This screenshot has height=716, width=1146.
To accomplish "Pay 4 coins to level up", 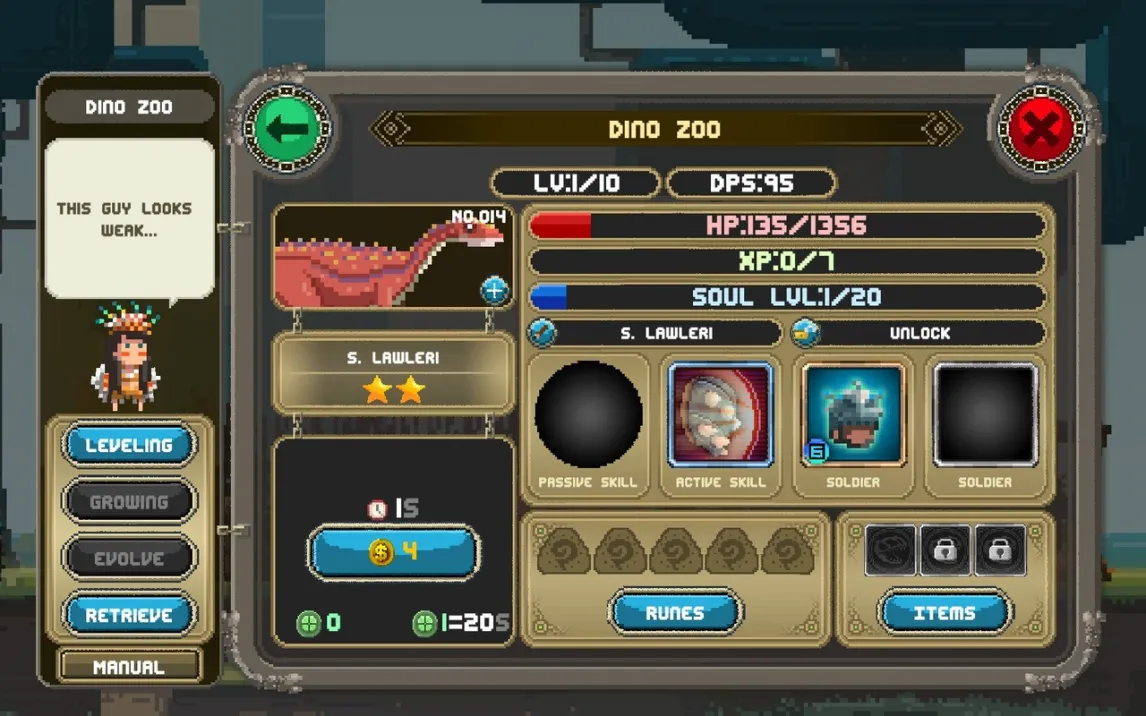I will (x=394, y=552).
